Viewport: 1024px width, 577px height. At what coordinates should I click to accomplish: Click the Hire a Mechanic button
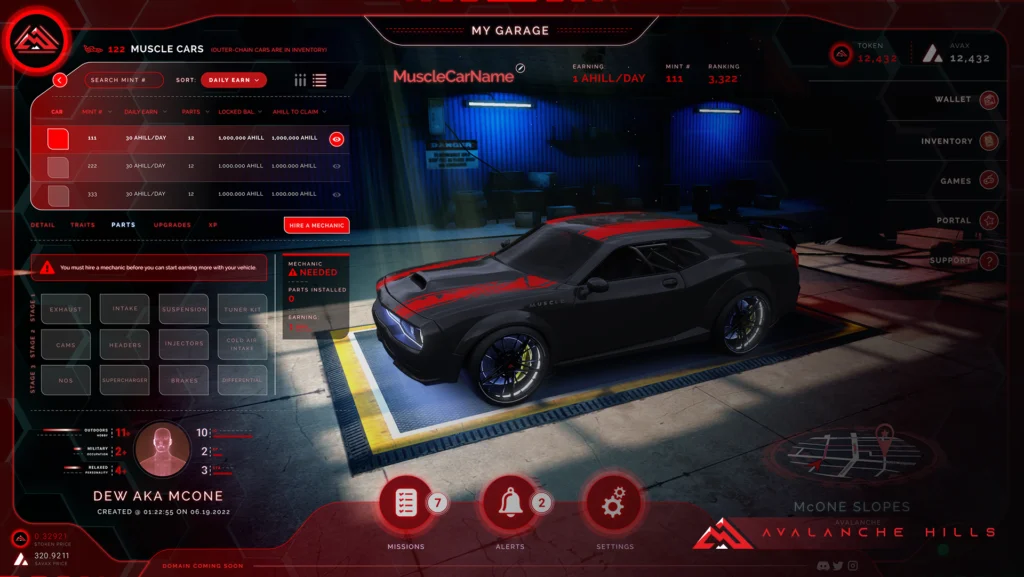pos(316,225)
